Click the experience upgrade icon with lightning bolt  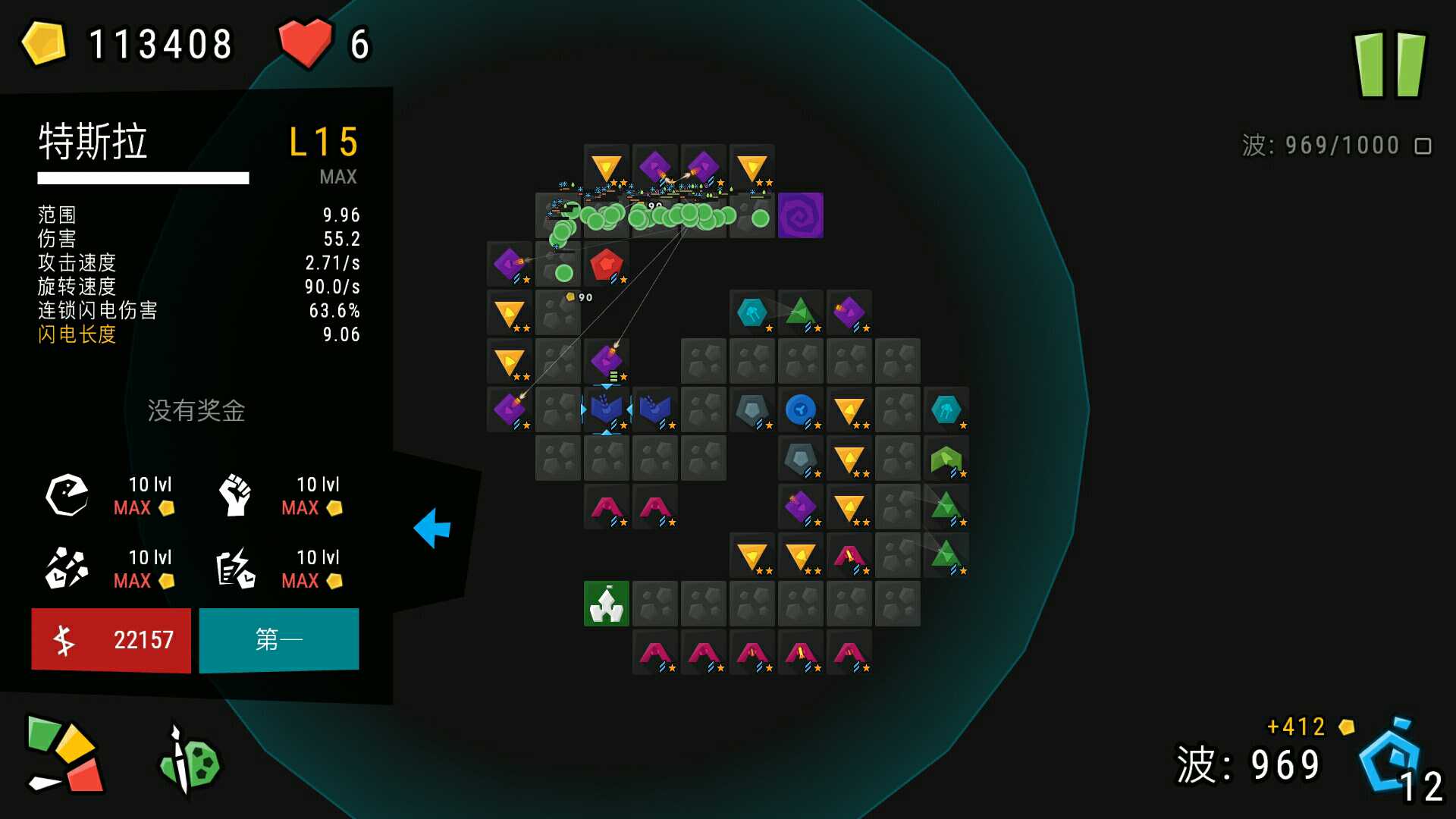234,567
